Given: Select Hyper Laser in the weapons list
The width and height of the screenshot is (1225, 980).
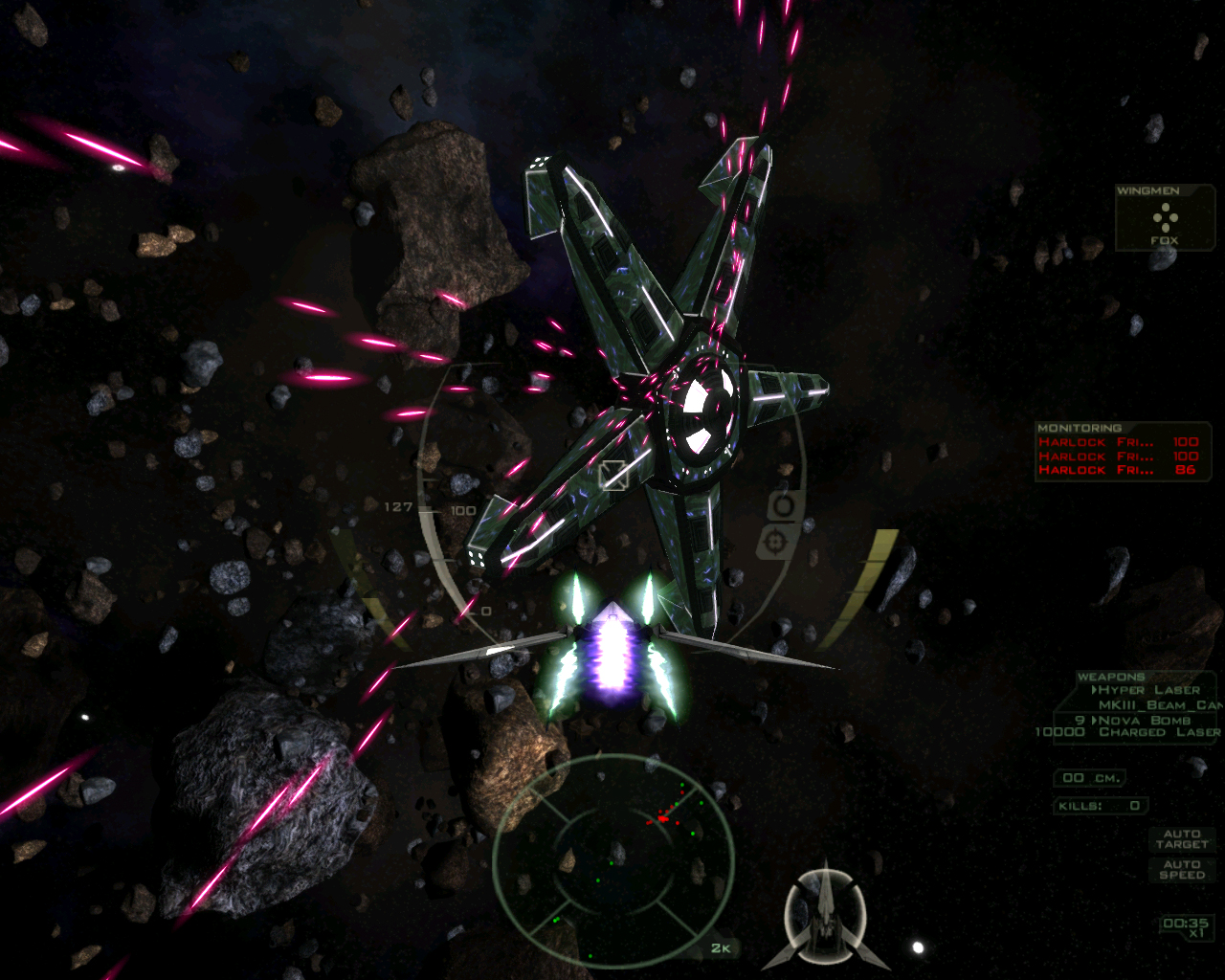Looking at the screenshot, I should (1147, 690).
